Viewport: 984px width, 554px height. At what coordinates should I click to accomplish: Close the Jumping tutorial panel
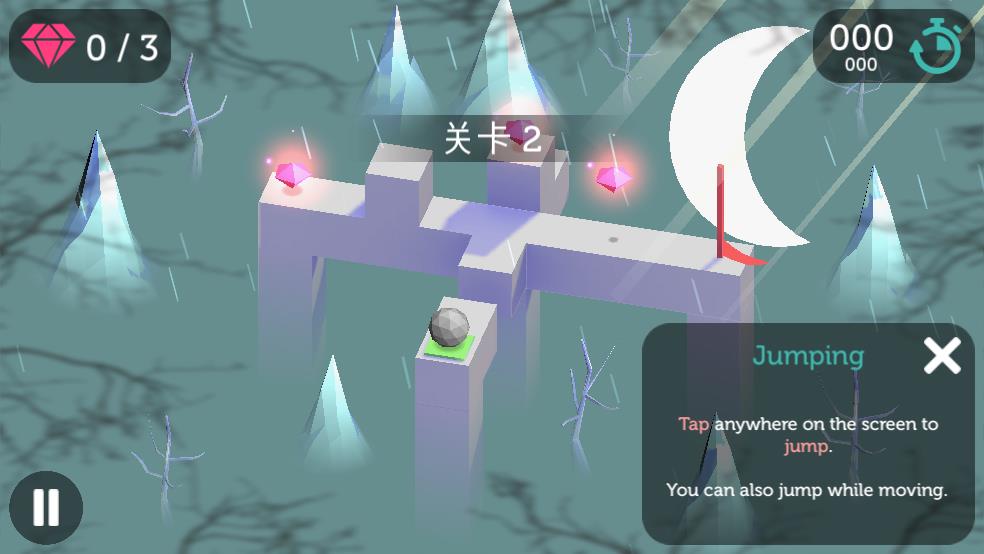click(941, 356)
